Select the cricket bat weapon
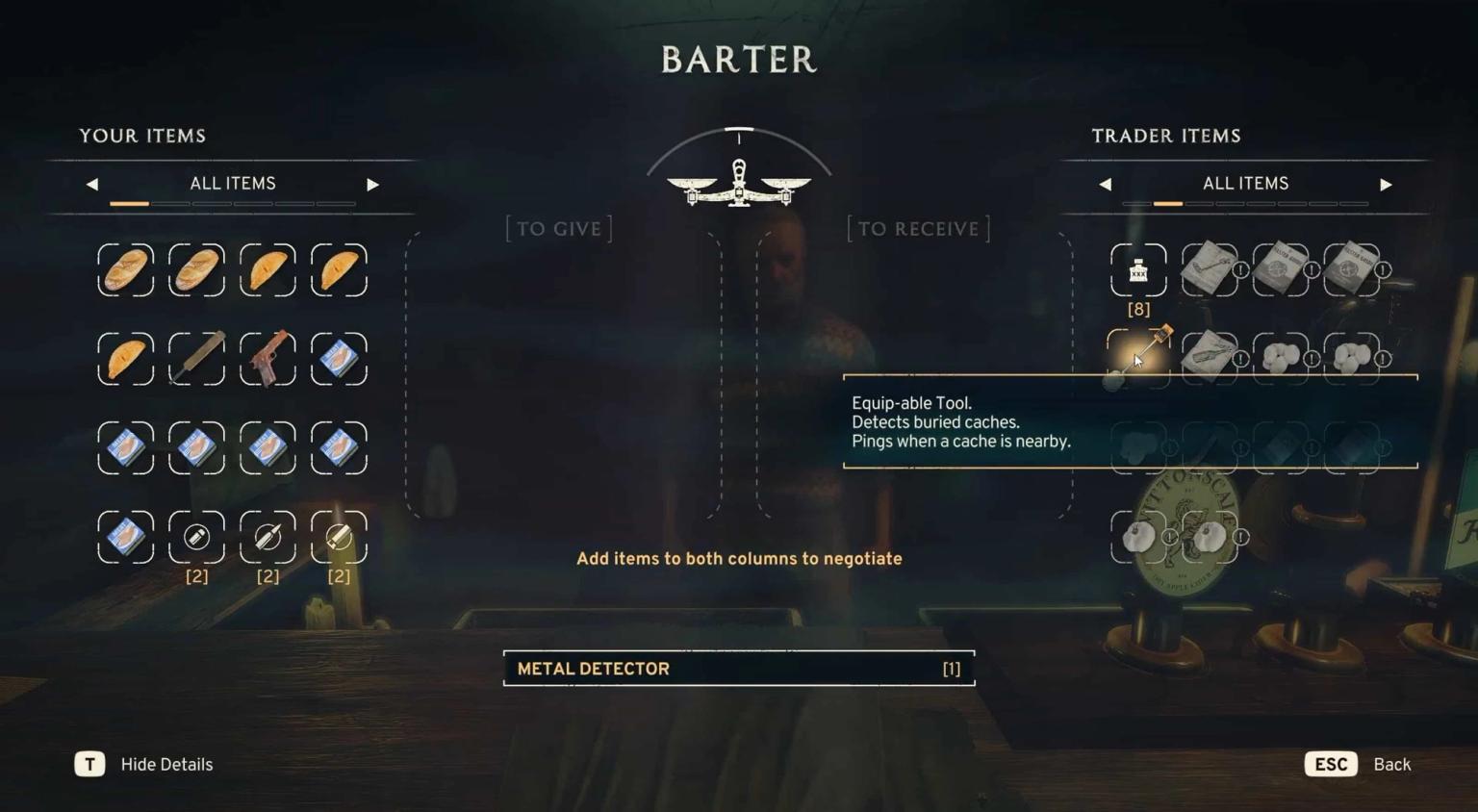This screenshot has width=1478, height=812. point(196,358)
